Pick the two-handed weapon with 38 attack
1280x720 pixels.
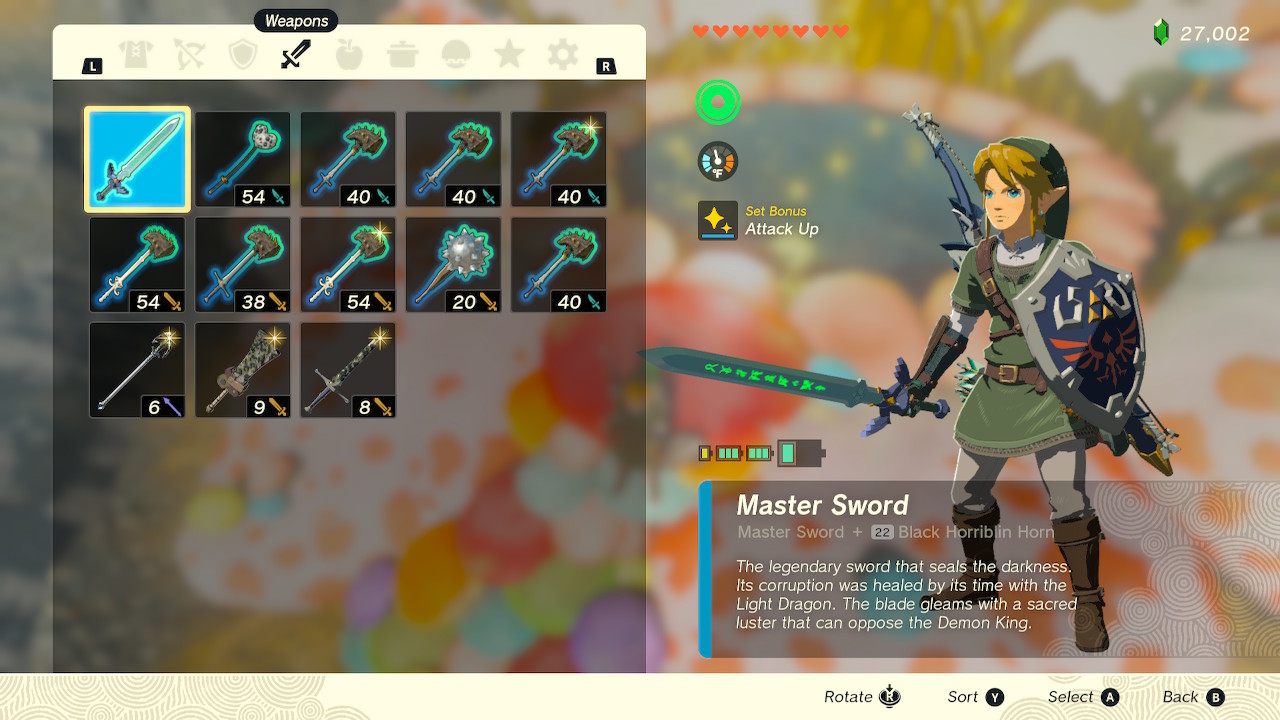coord(243,265)
